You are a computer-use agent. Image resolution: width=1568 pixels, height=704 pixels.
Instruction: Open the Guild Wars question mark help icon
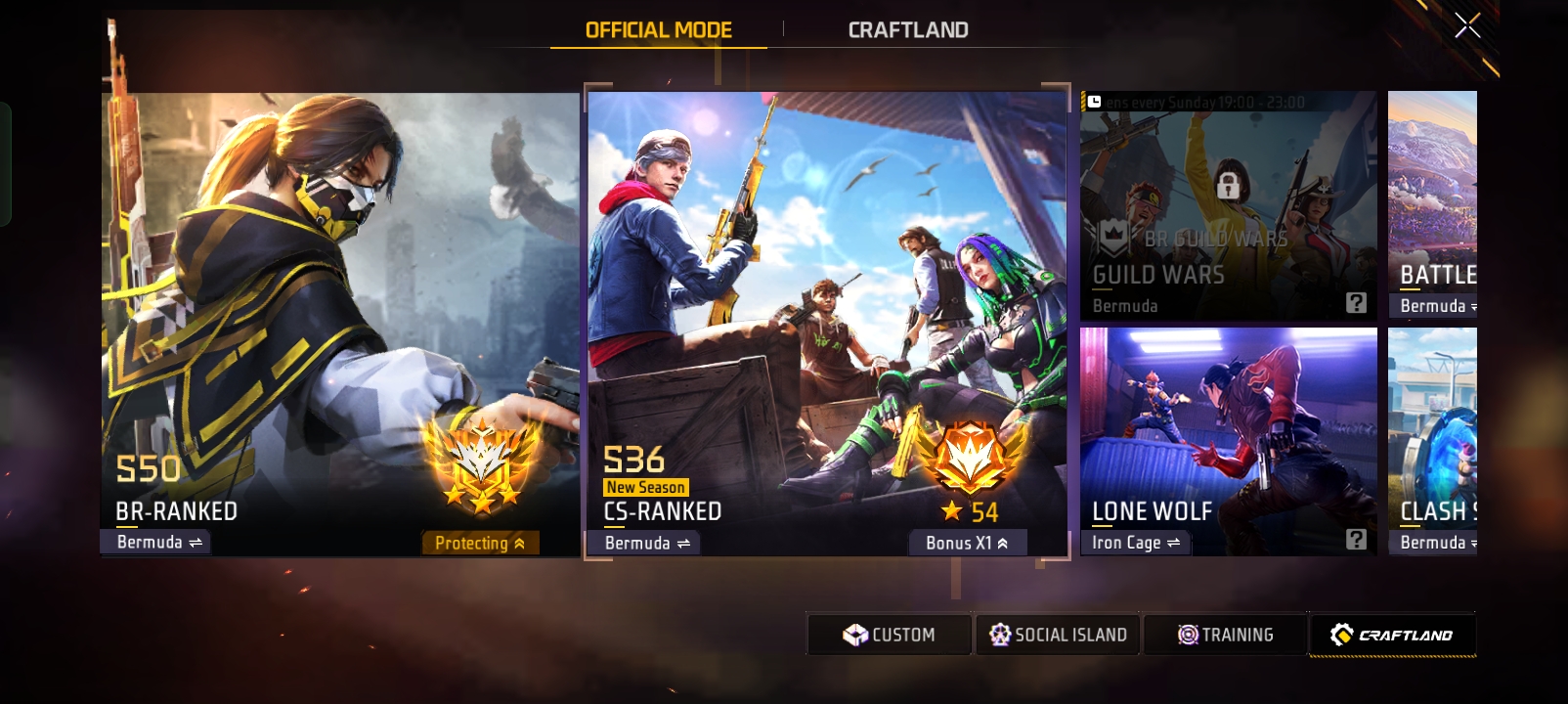(1356, 304)
